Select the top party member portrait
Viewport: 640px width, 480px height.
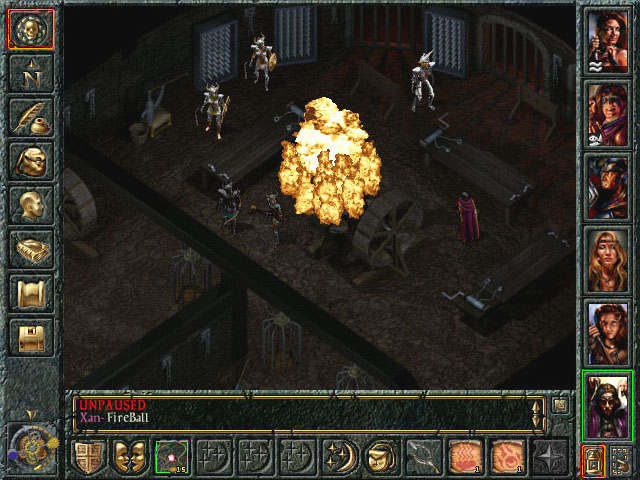click(x=607, y=40)
